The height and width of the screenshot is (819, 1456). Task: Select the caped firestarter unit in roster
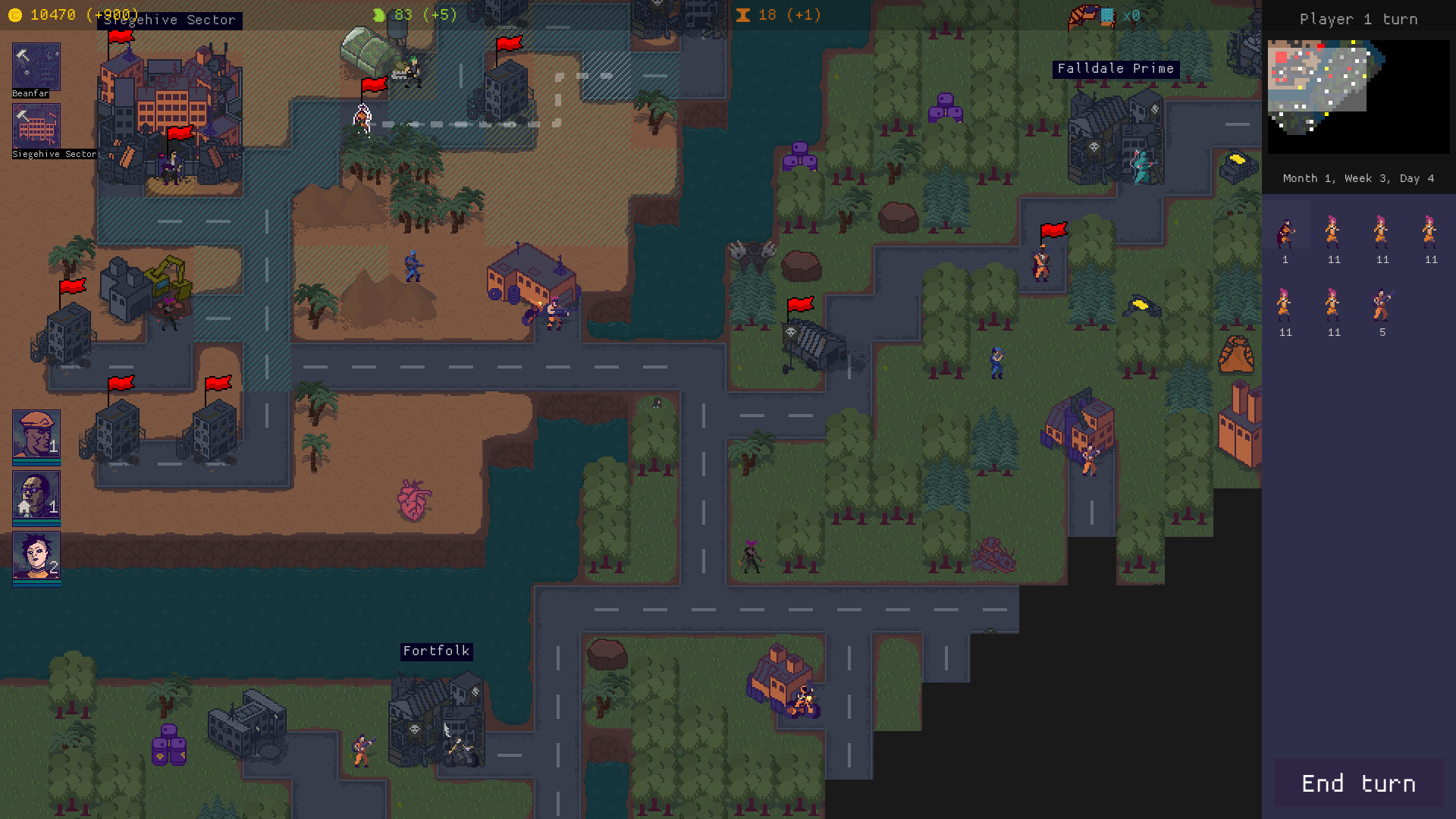1285,231
